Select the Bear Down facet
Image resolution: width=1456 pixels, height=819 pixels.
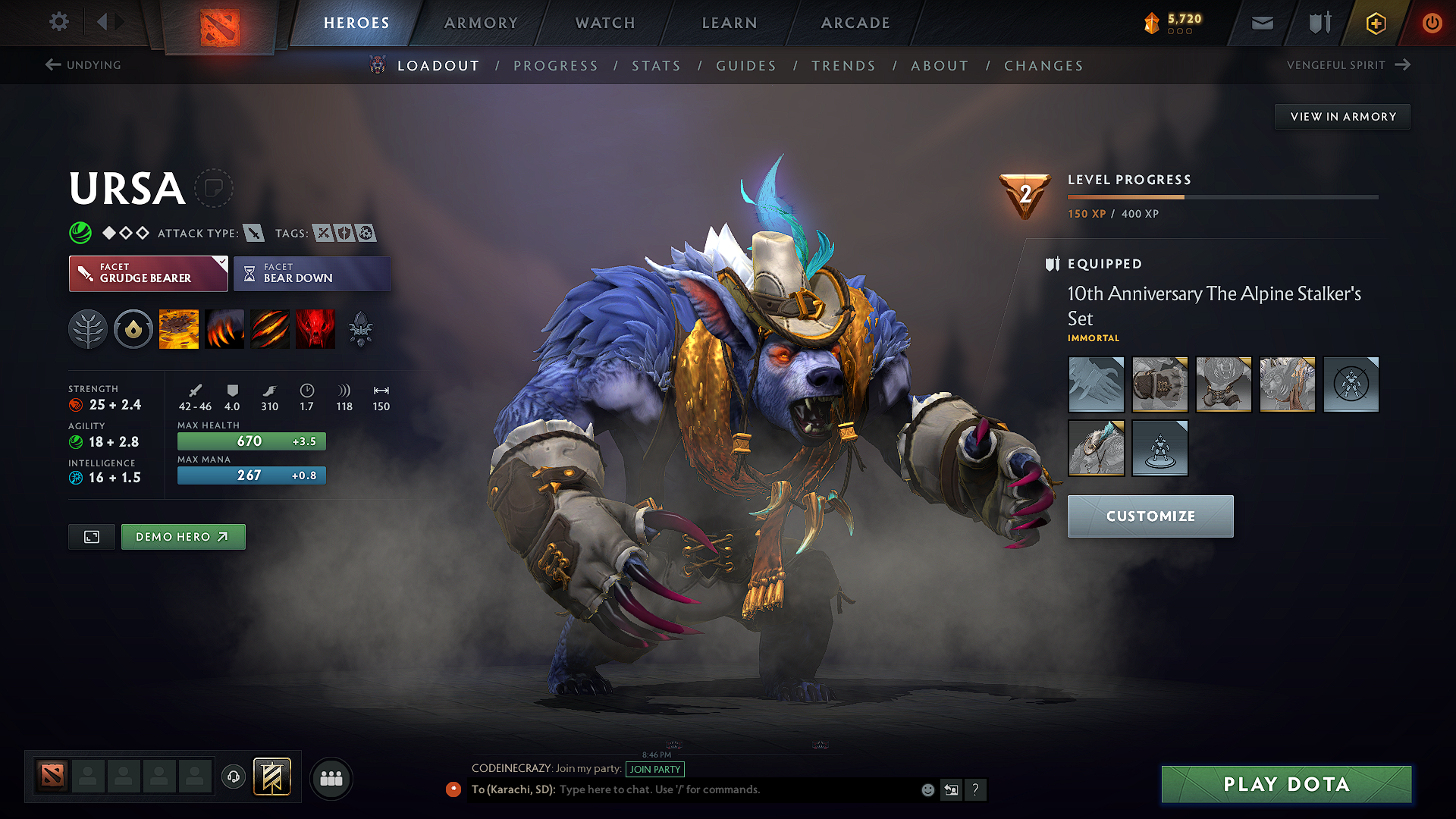point(312,273)
